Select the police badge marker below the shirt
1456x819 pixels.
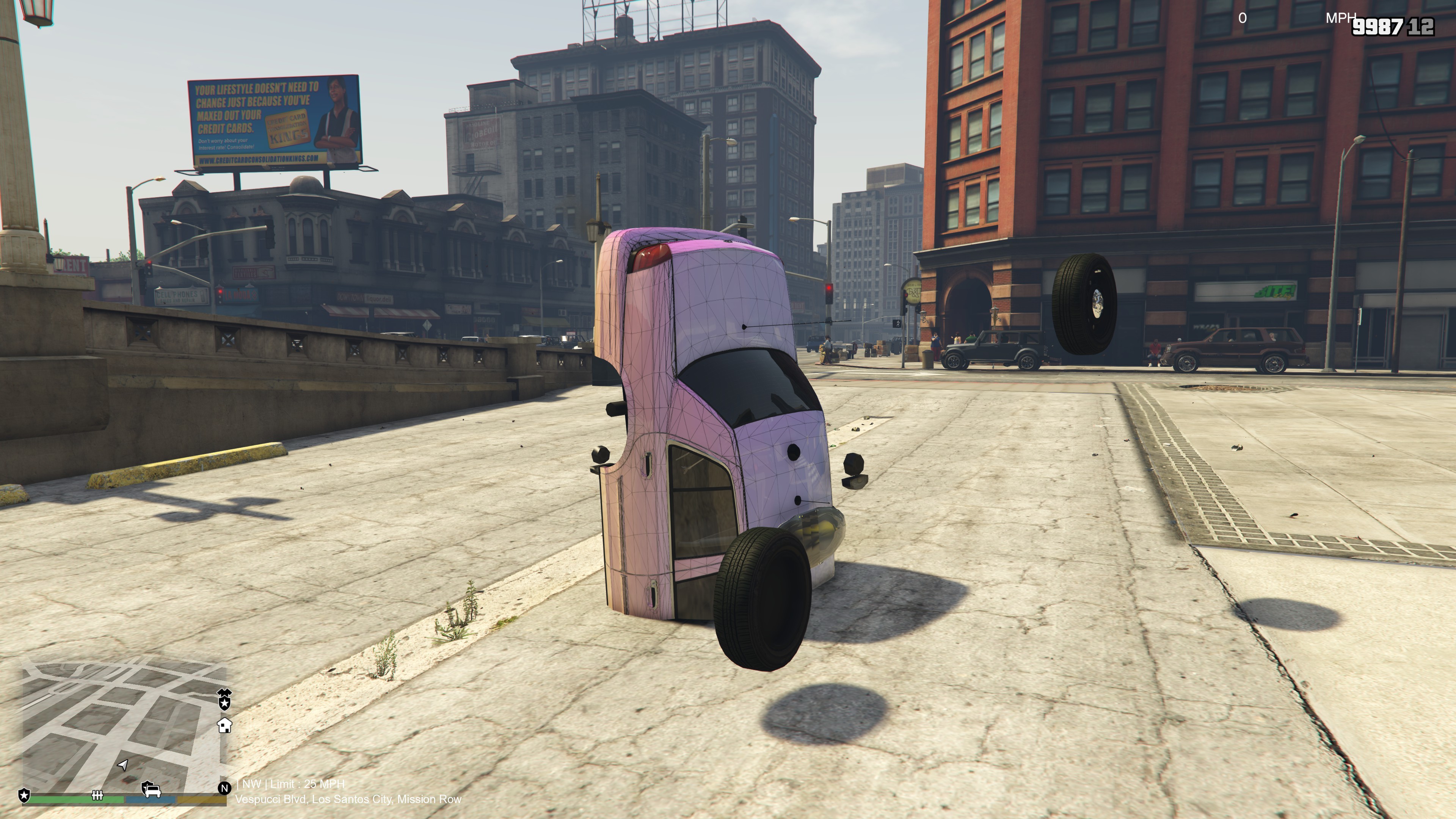coord(225,704)
